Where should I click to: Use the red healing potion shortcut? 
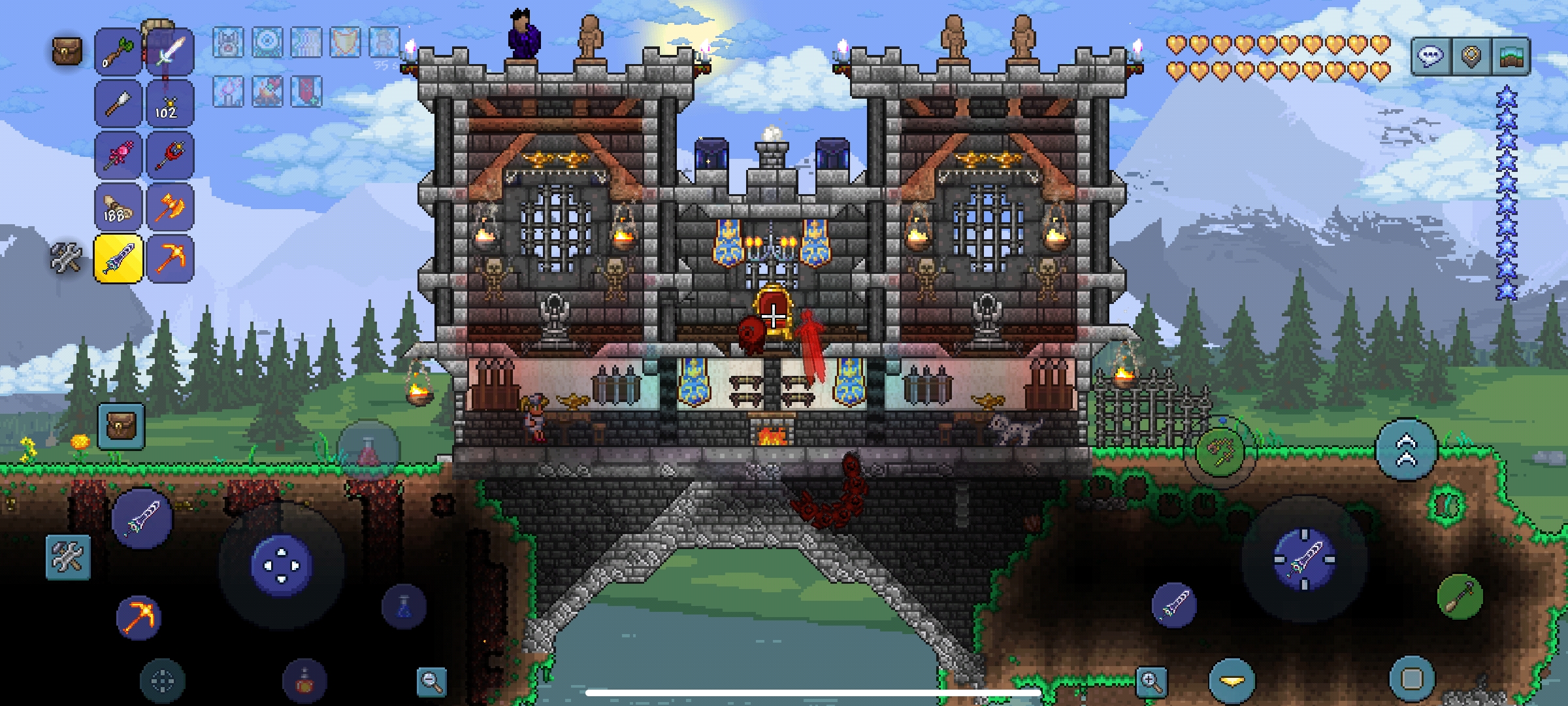[x=368, y=450]
